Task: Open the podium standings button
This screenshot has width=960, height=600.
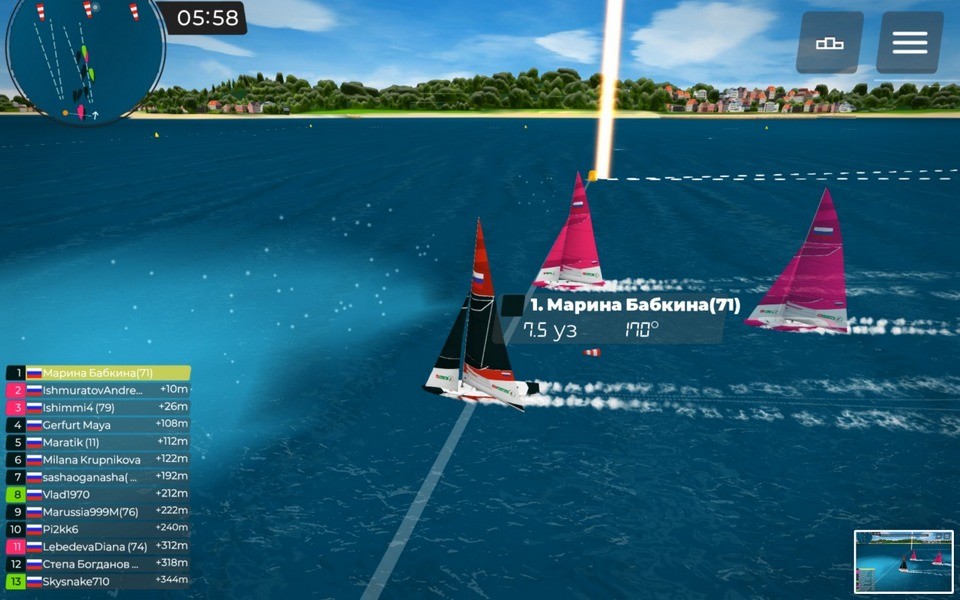Action: point(829,43)
